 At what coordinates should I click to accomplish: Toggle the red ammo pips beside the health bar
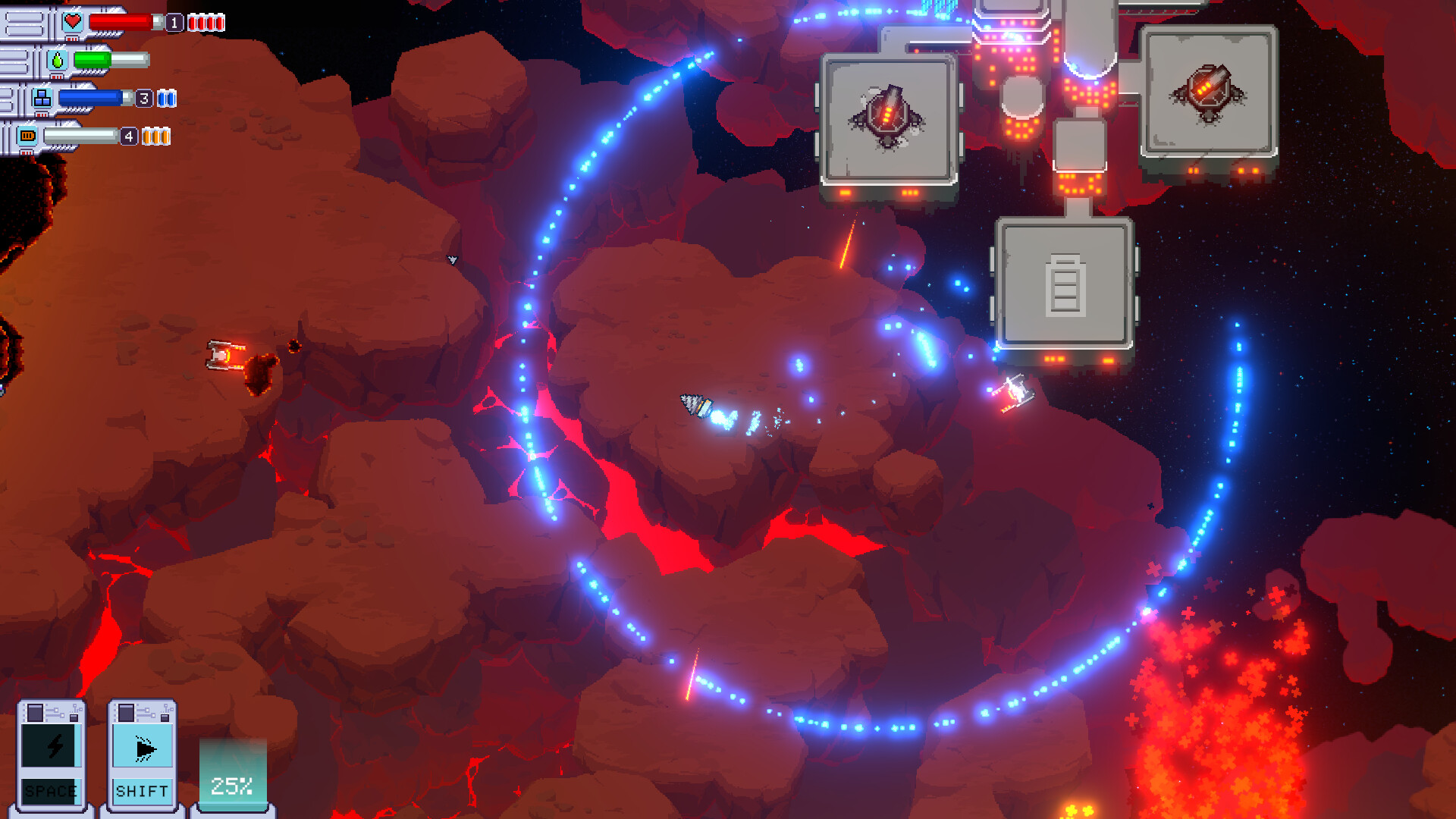pyautogui.click(x=205, y=22)
